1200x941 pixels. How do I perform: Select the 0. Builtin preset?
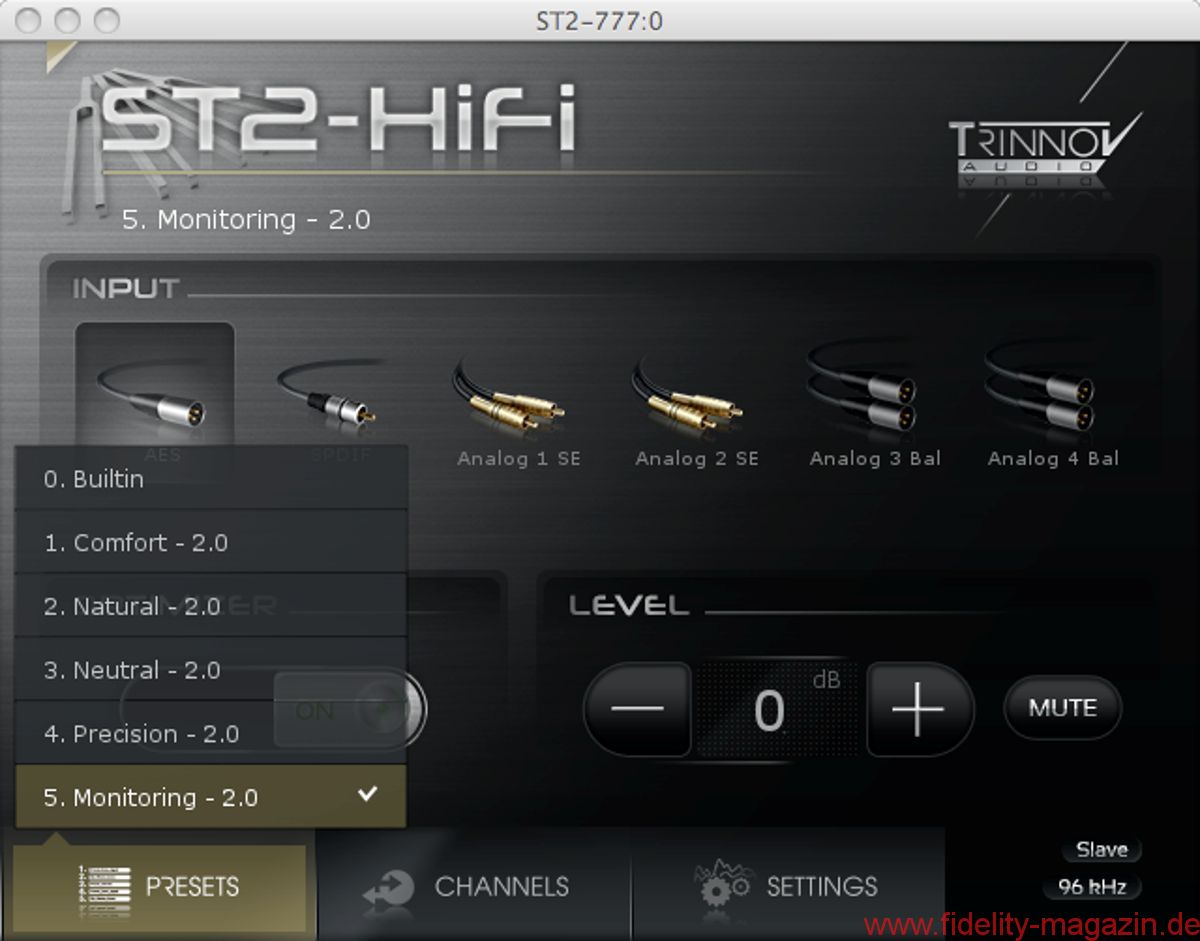[210, 479]
